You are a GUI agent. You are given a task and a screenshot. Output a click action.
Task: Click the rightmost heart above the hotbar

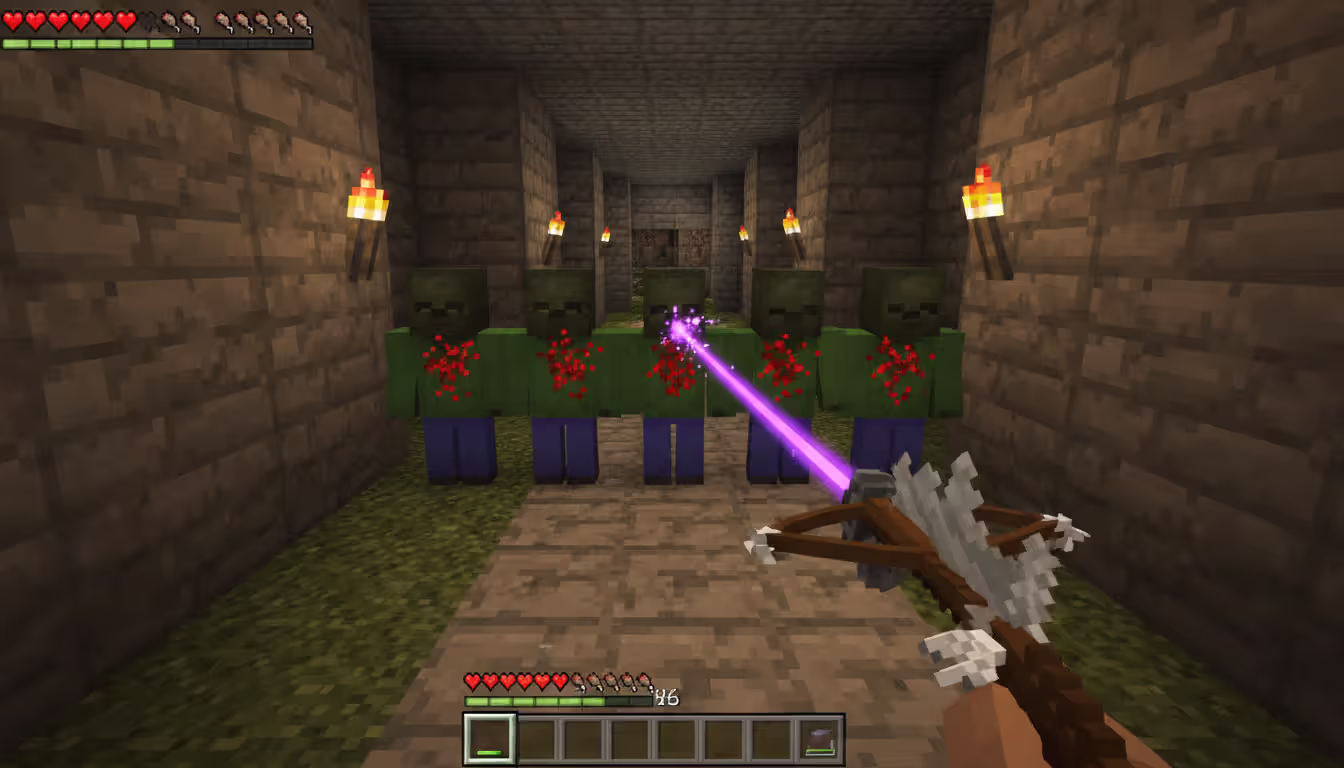[x=560, y=680]
